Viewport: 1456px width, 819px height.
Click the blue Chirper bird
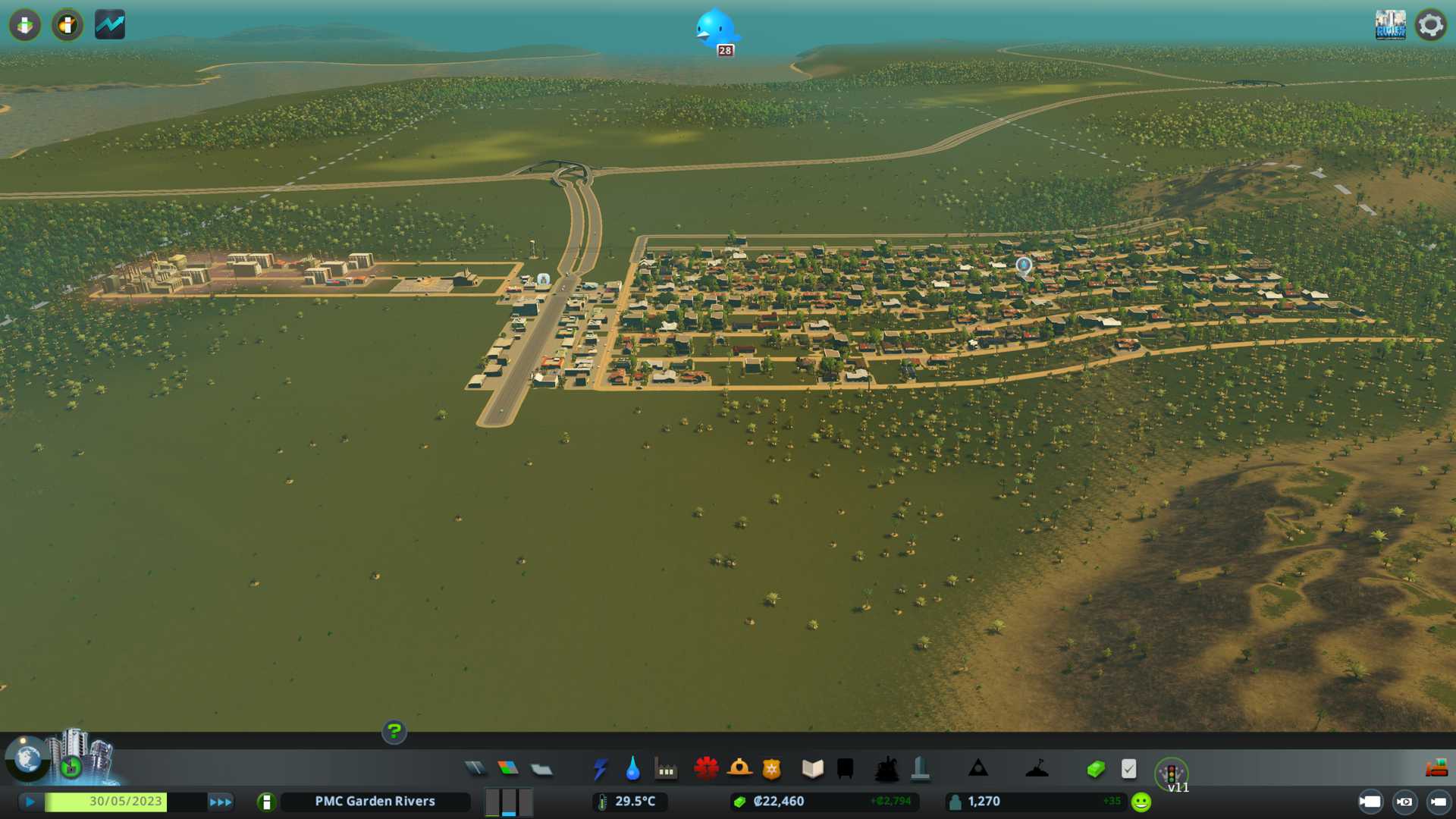tap(714, 30)
